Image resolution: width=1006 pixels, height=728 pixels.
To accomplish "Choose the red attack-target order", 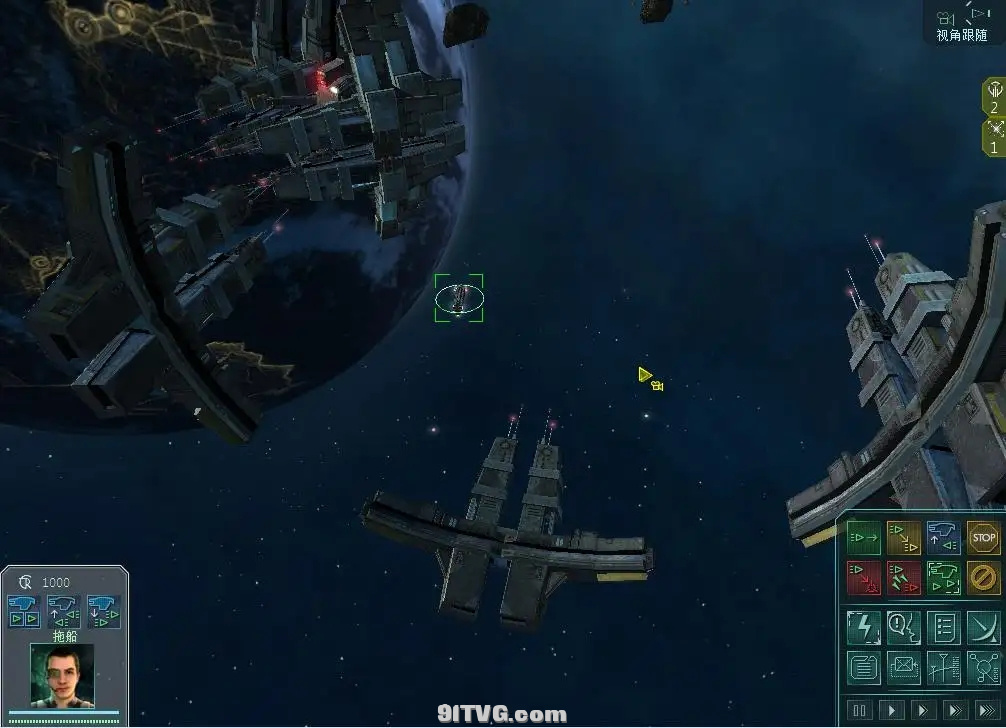I will (863, 577).
